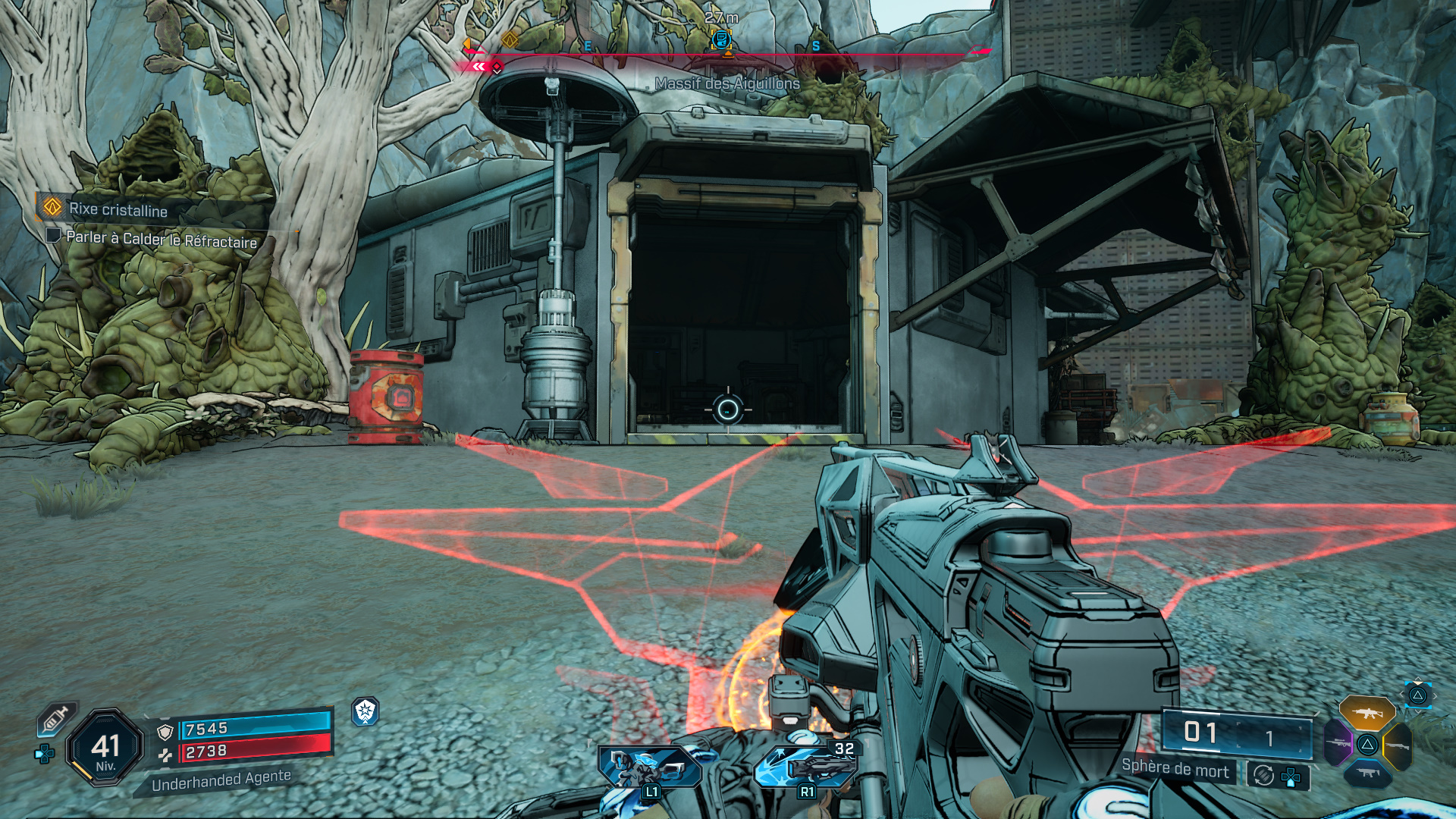Click the left arrow beside the top-right triangle button
This screenshot has height=819, width=1456.
coord(1401,694)
